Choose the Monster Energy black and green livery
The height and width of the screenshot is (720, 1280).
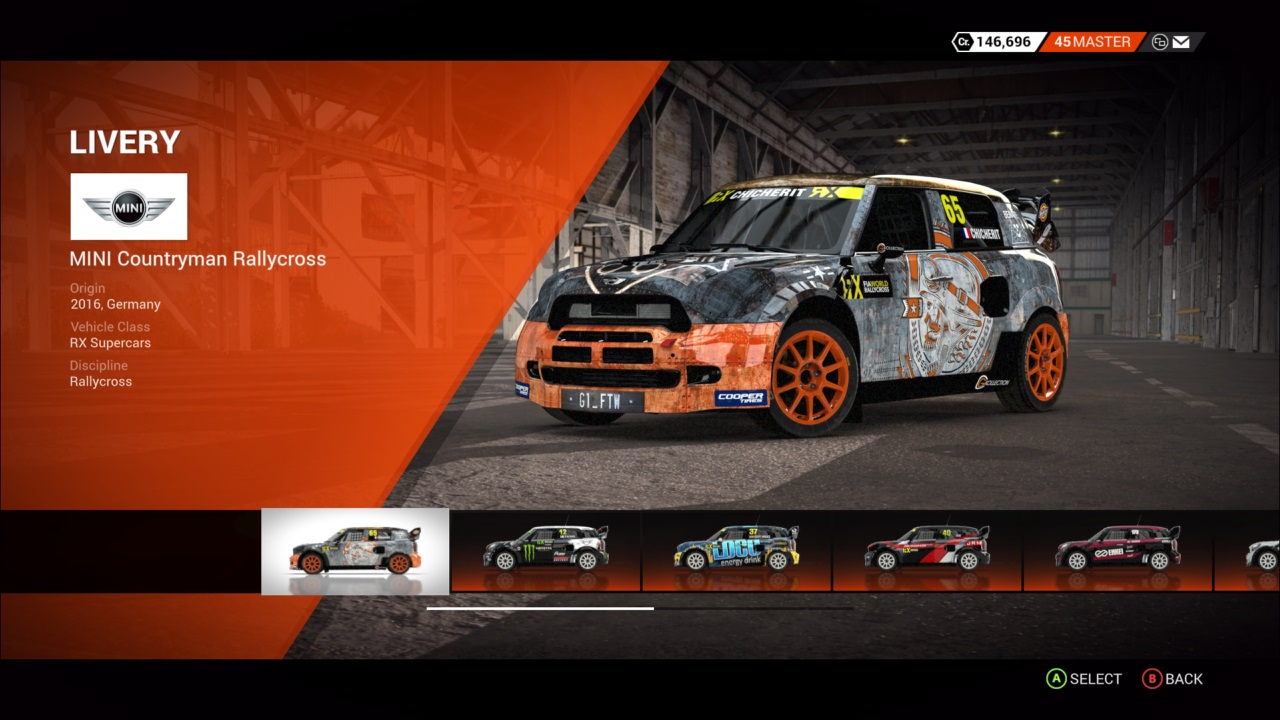coord(546,551)
